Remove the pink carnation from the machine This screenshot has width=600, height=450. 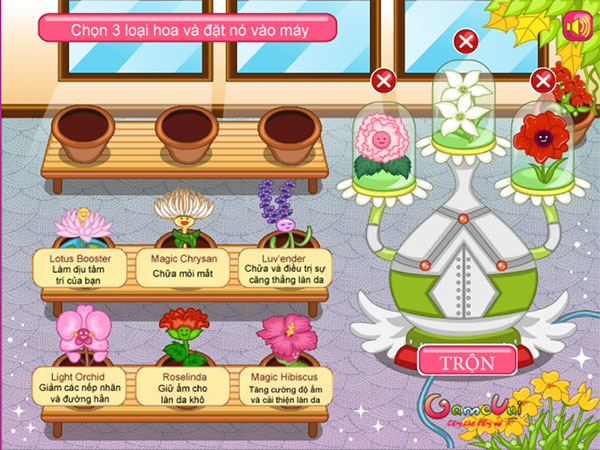tap(381, 81)
